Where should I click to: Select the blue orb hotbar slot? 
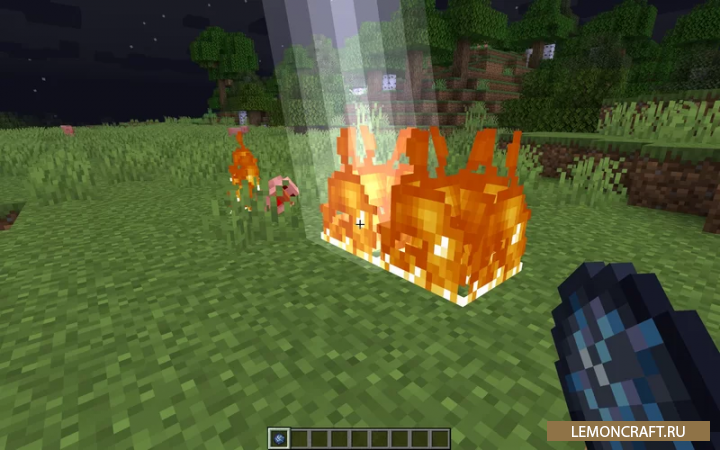pos(279,438)
